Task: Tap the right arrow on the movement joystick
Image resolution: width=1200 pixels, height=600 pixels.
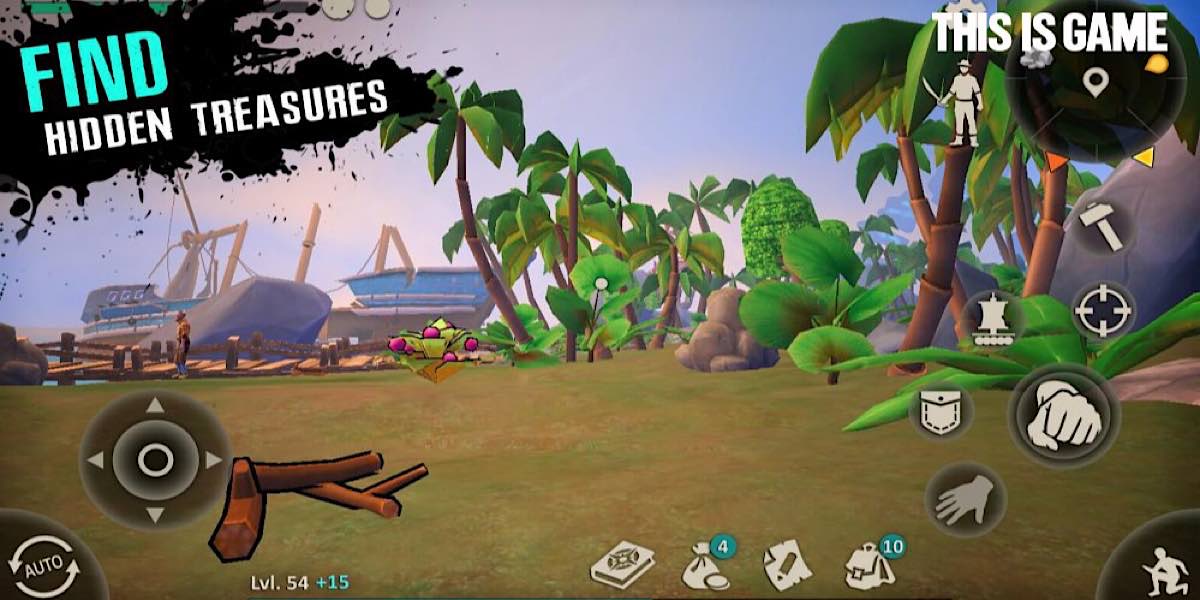Action: click(213, 460)
